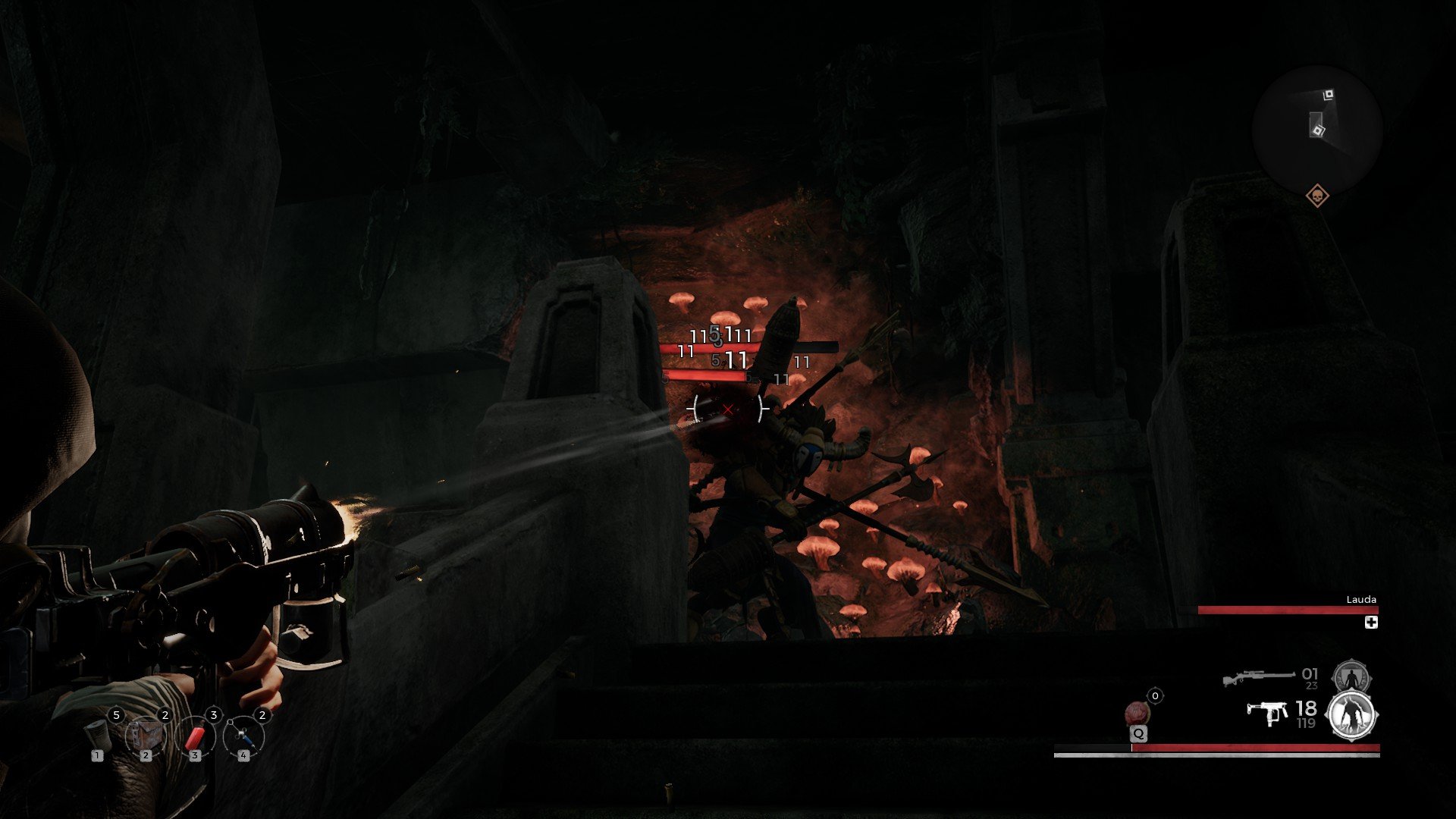
Task: Click the shield emblem above the archetype icon
Action: [x=1352, y=676]
